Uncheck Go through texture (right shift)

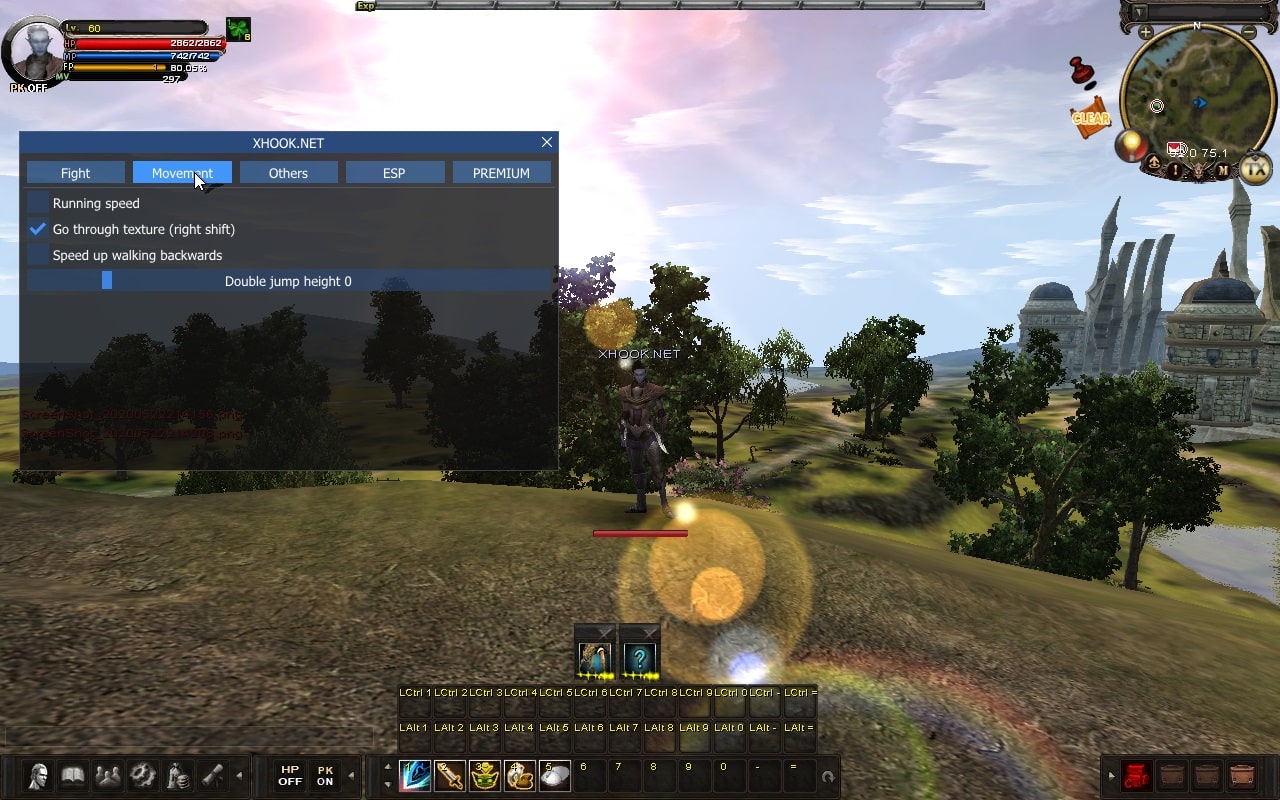click(37, 229)
